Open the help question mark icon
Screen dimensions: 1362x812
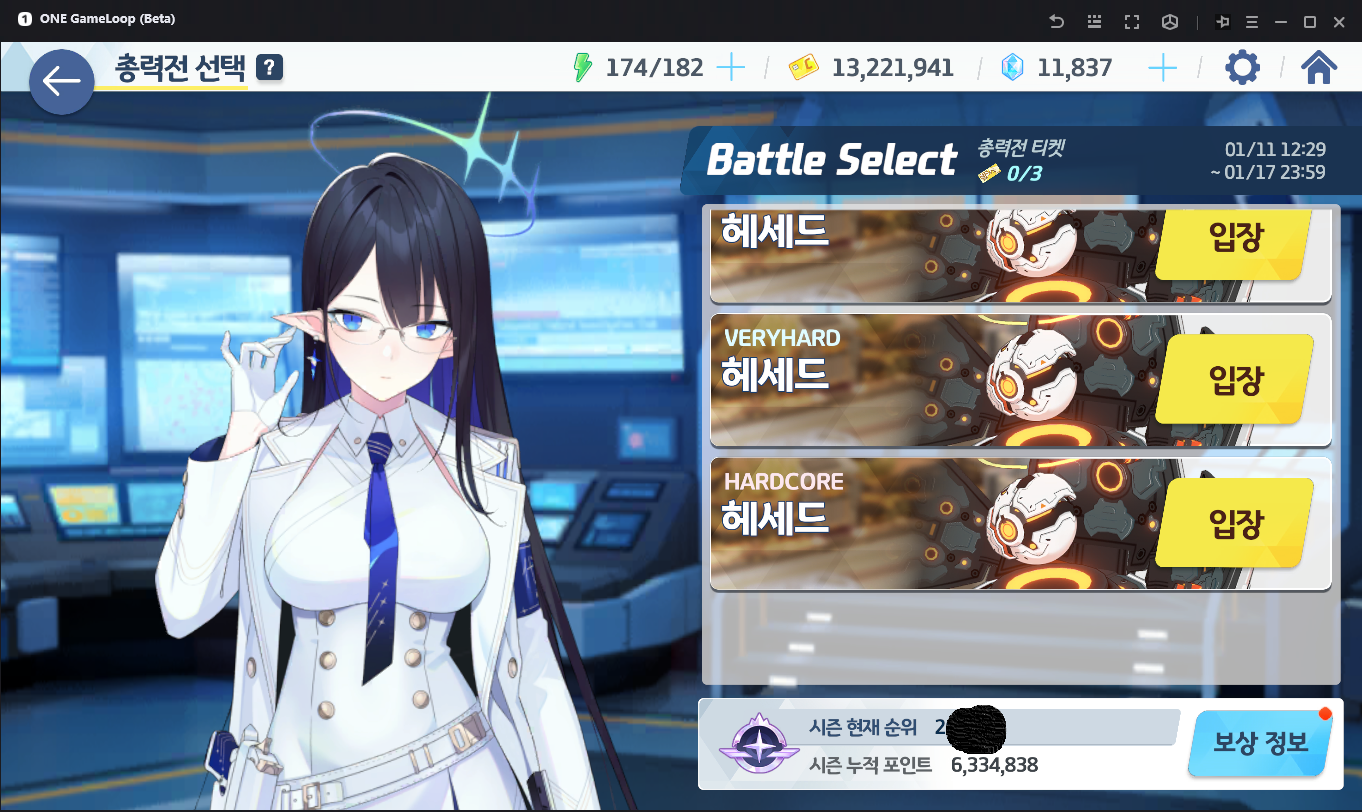(270, 67)
